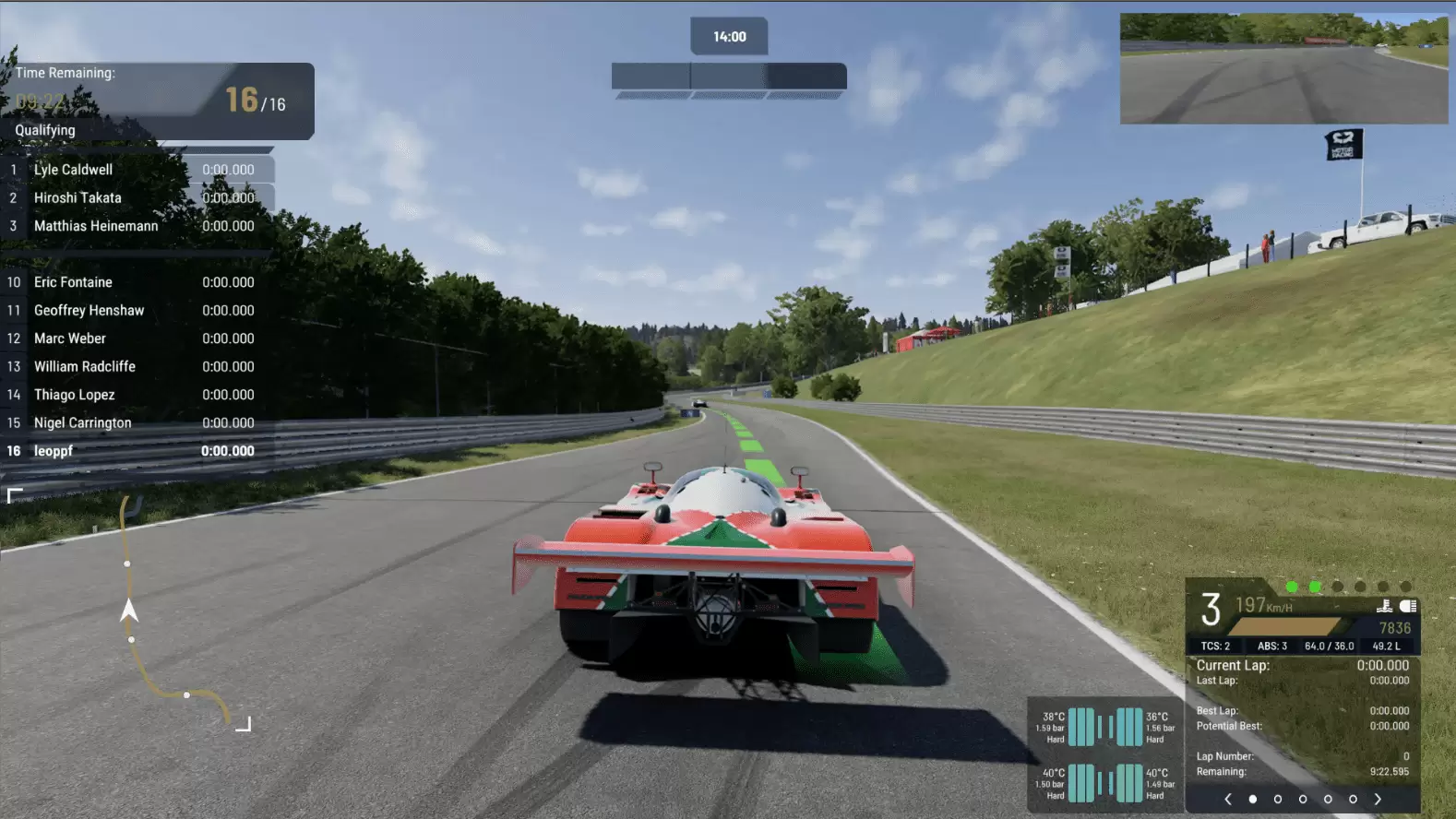Select the 14:00 session time header
The image size is (1456, 819).
(x=729, y=36)
